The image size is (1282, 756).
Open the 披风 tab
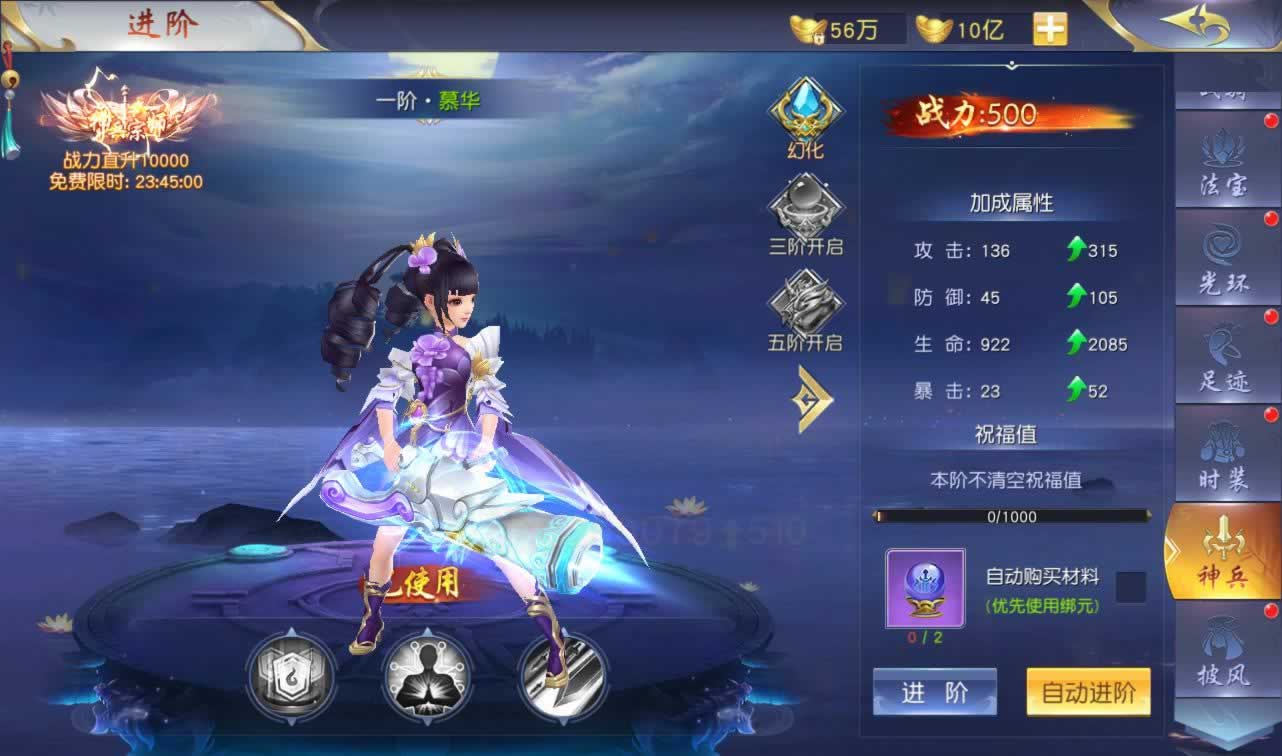click(1223, 650)
